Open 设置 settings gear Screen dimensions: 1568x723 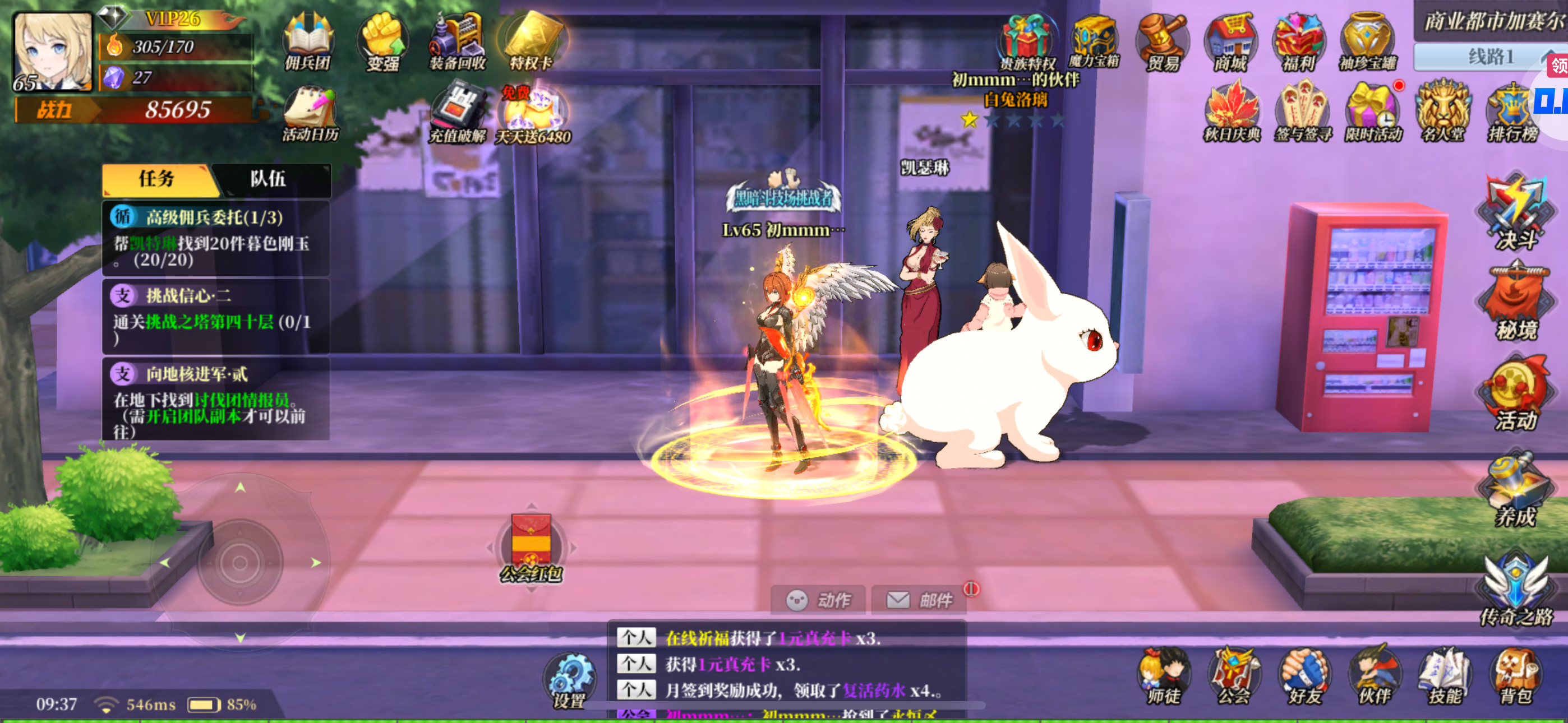coord(570,680)
